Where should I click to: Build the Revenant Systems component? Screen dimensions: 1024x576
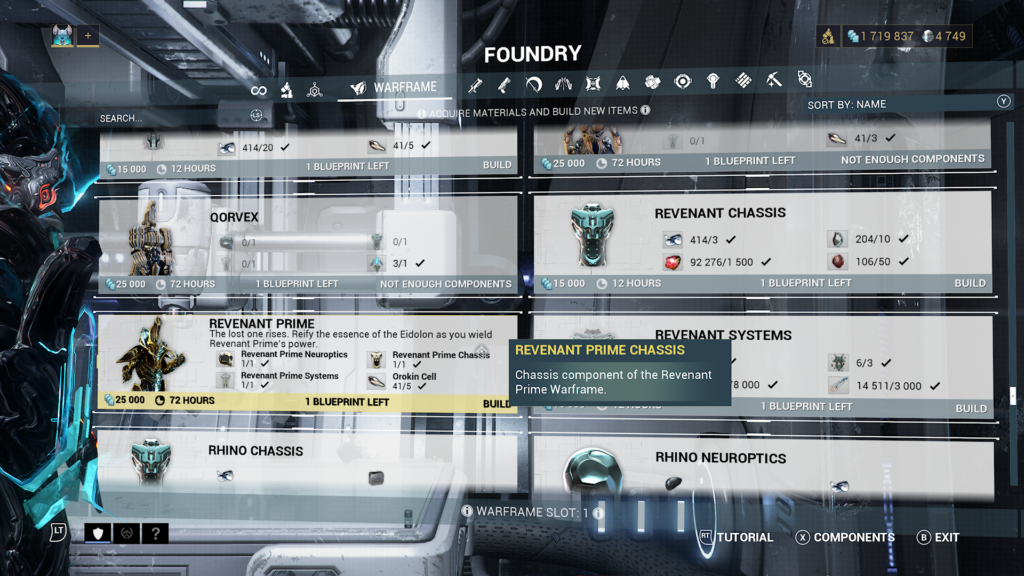pos(969,407)
